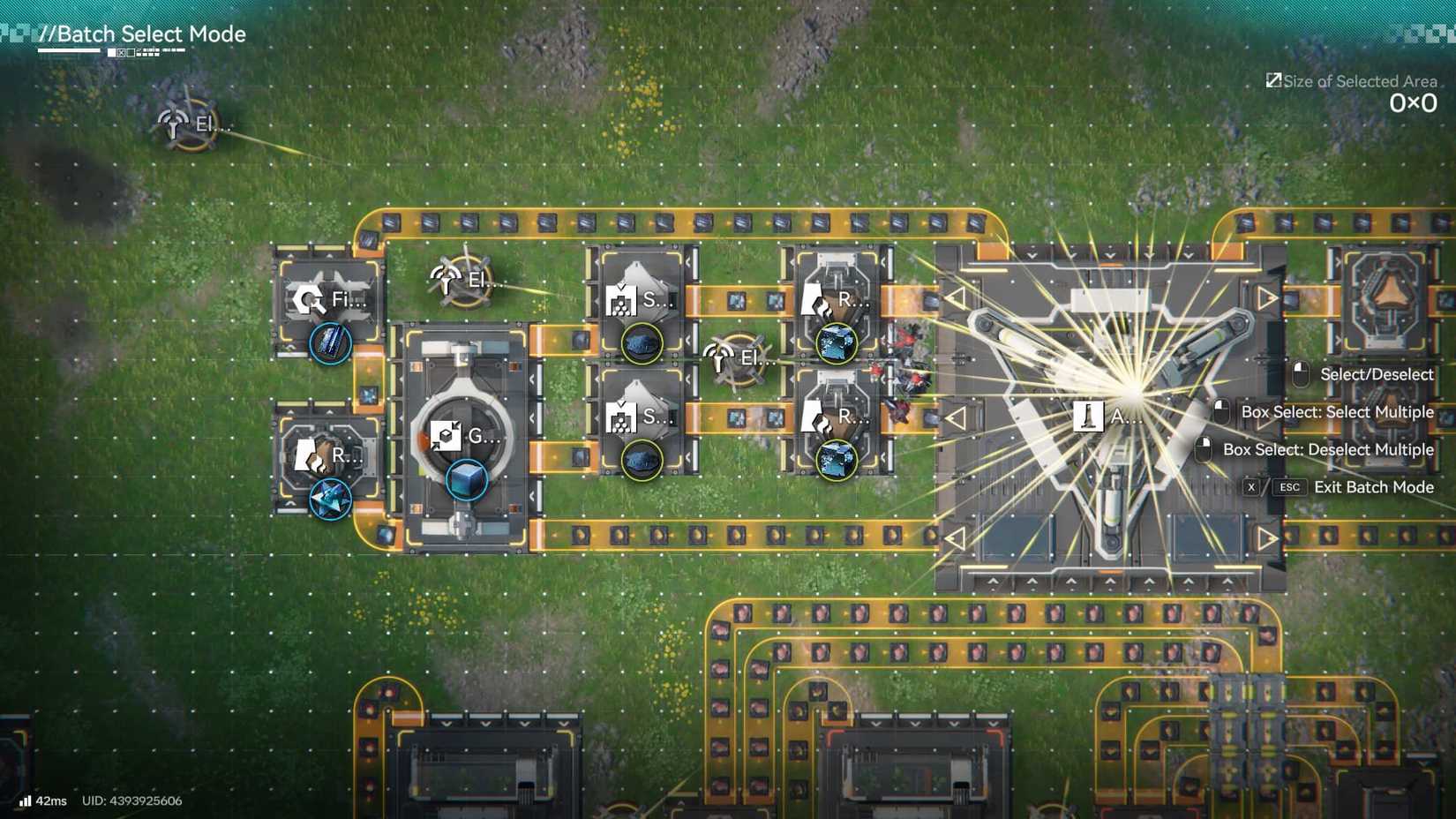Toggle selection of the left R refinery building
Viewport: 1456px width, 819px height.
[313, 455]
